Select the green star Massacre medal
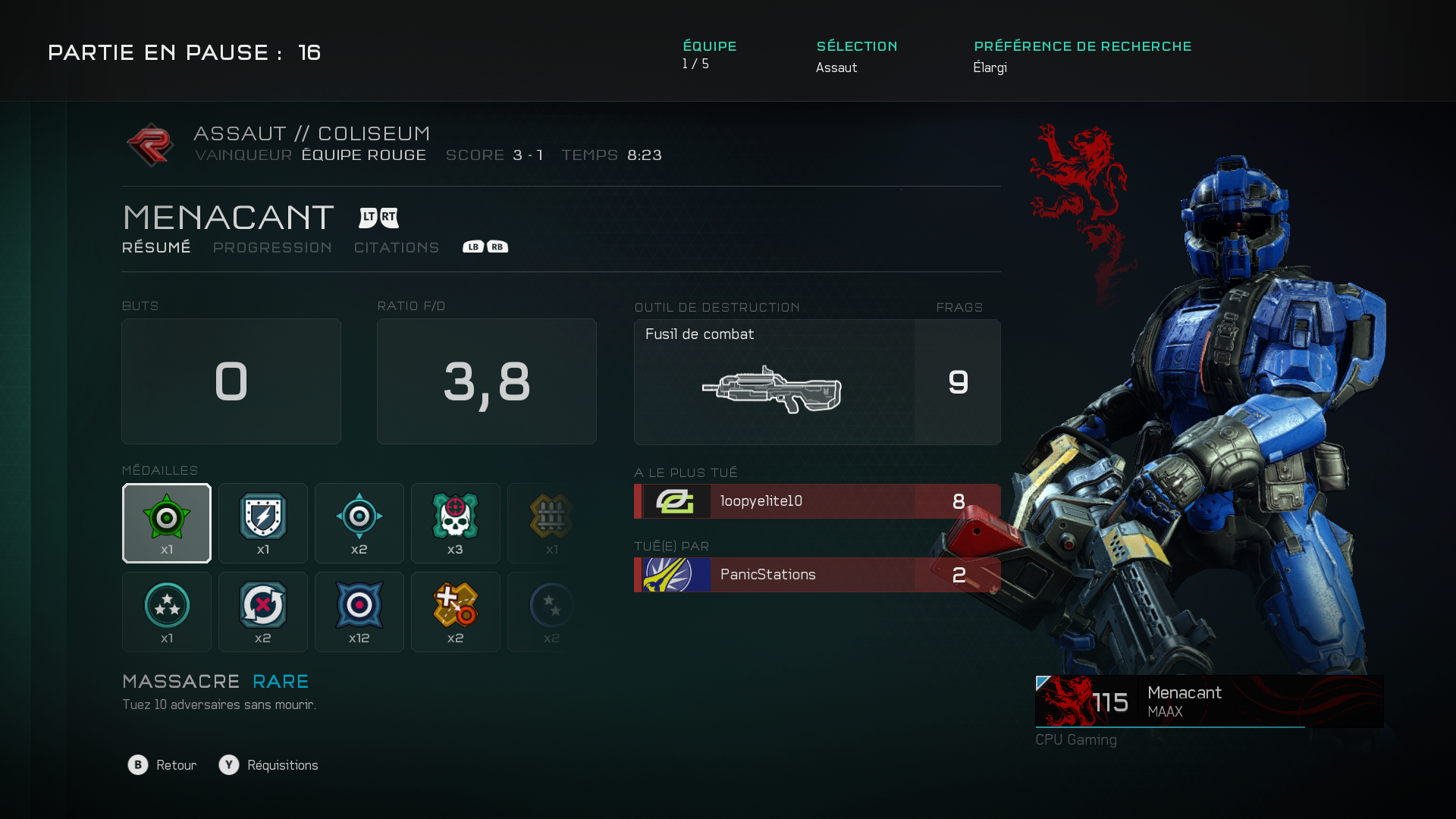1456x819 pixels. [x=167, y=523]
